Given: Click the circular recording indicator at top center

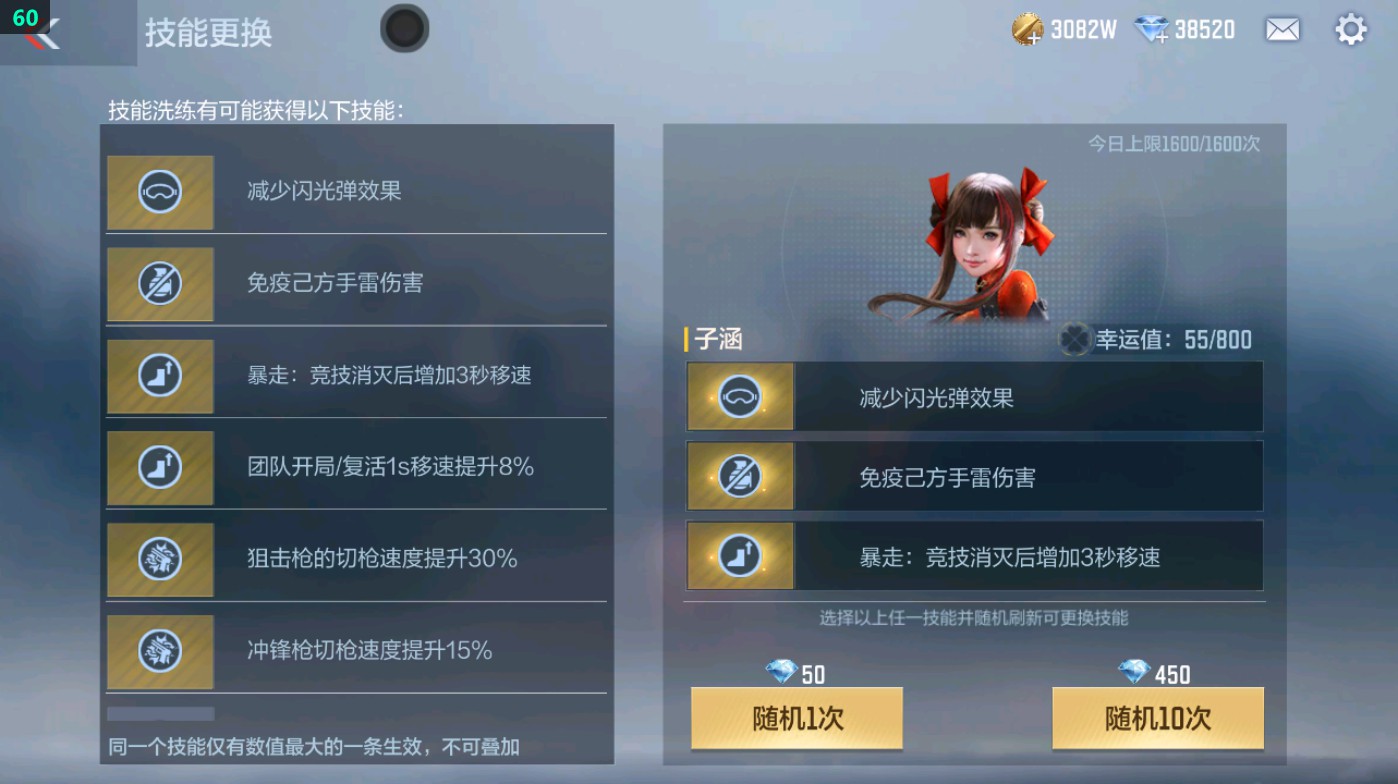Looking at the screenshot, I should click(405, 29).
